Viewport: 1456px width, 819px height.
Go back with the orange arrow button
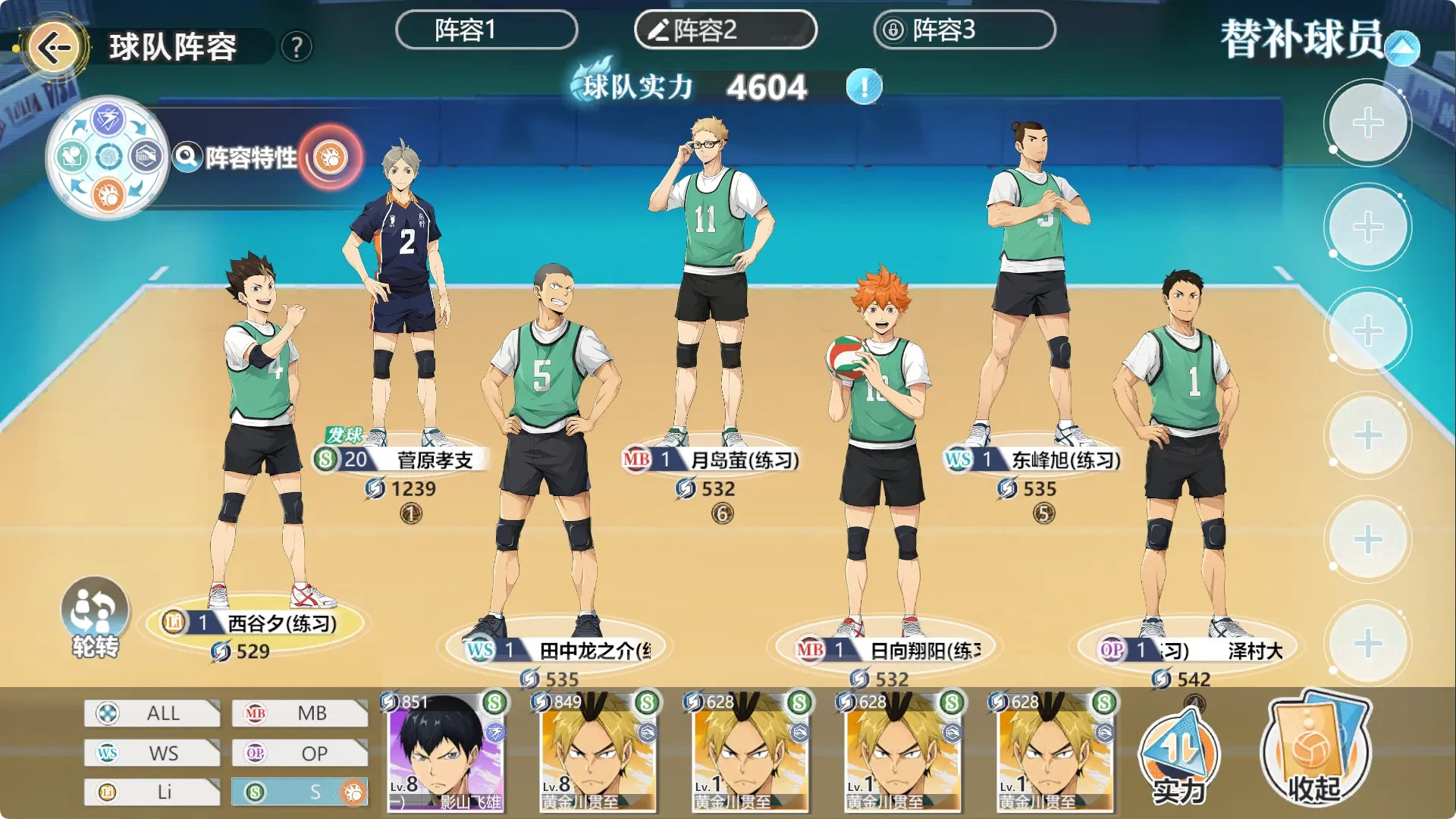pos(54,48)
